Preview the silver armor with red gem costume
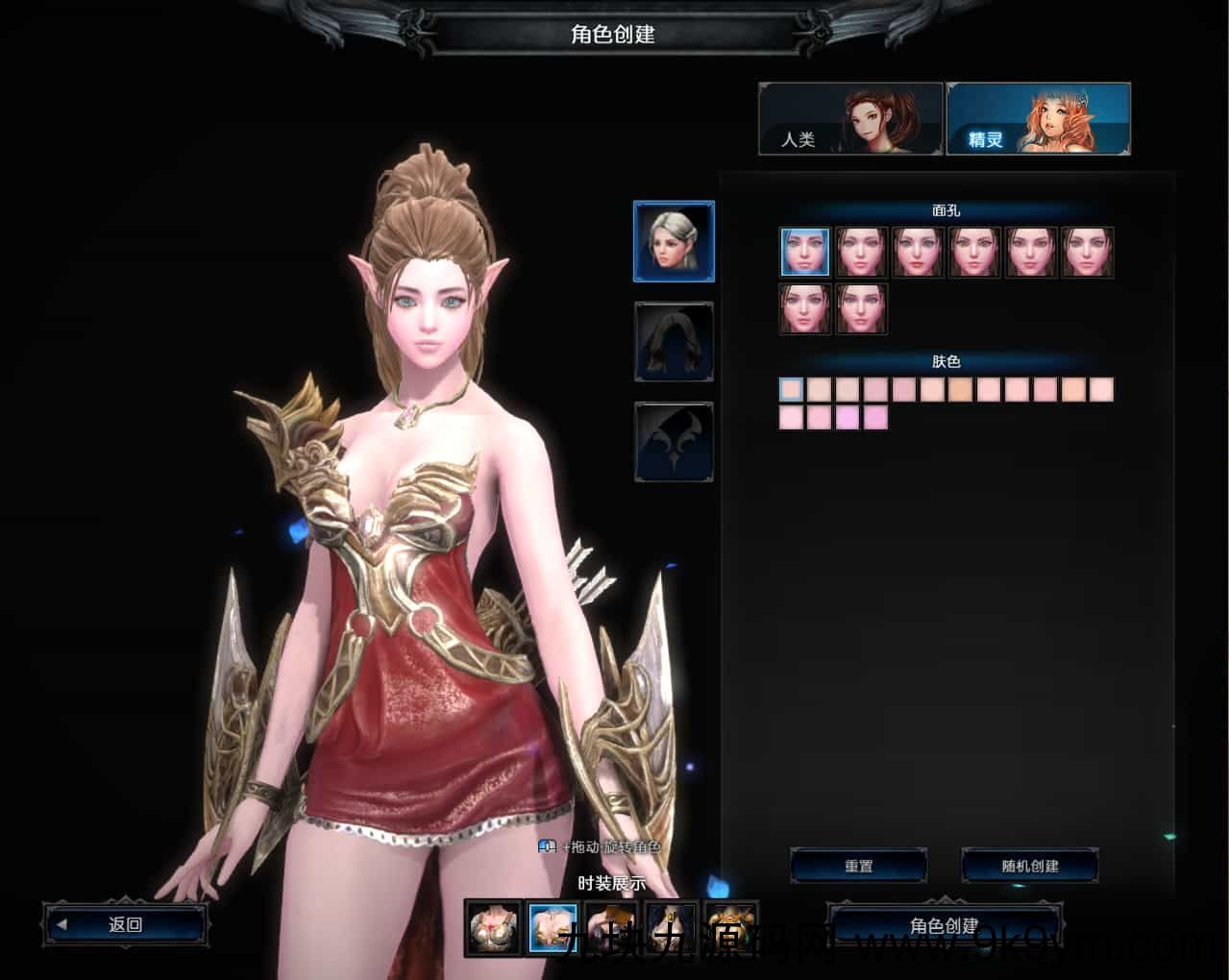Image resolution: width=1229 pixels, height=980 pixels. coord(494,928)
